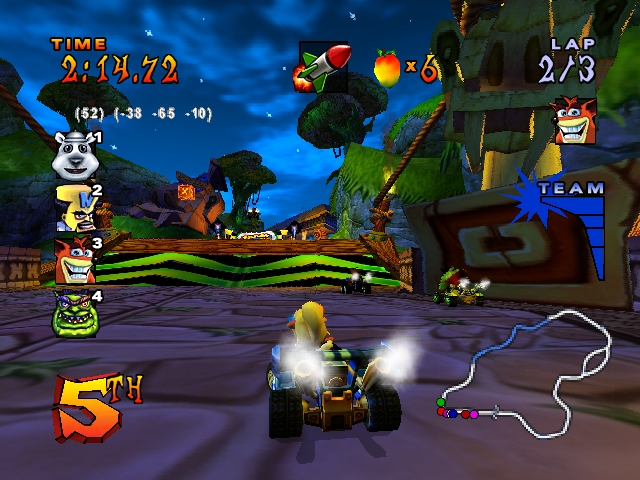This screenshot has width=640, height=480.
Task: Click the polar bear first-place racer portrait
Action: click(x=73, y=155)
